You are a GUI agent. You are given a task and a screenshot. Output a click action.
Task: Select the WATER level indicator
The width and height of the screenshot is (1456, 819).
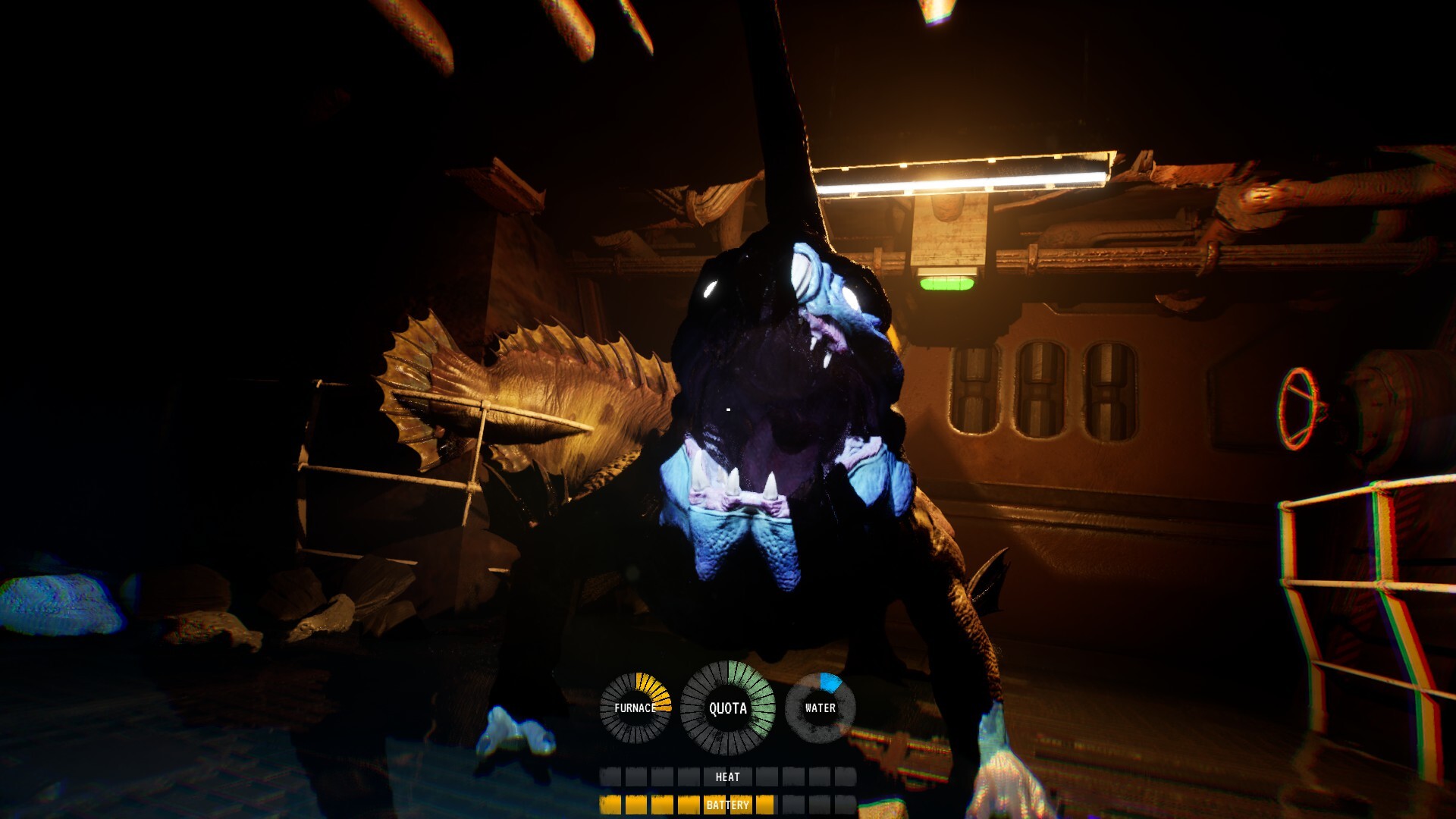[x=819, y=708]
